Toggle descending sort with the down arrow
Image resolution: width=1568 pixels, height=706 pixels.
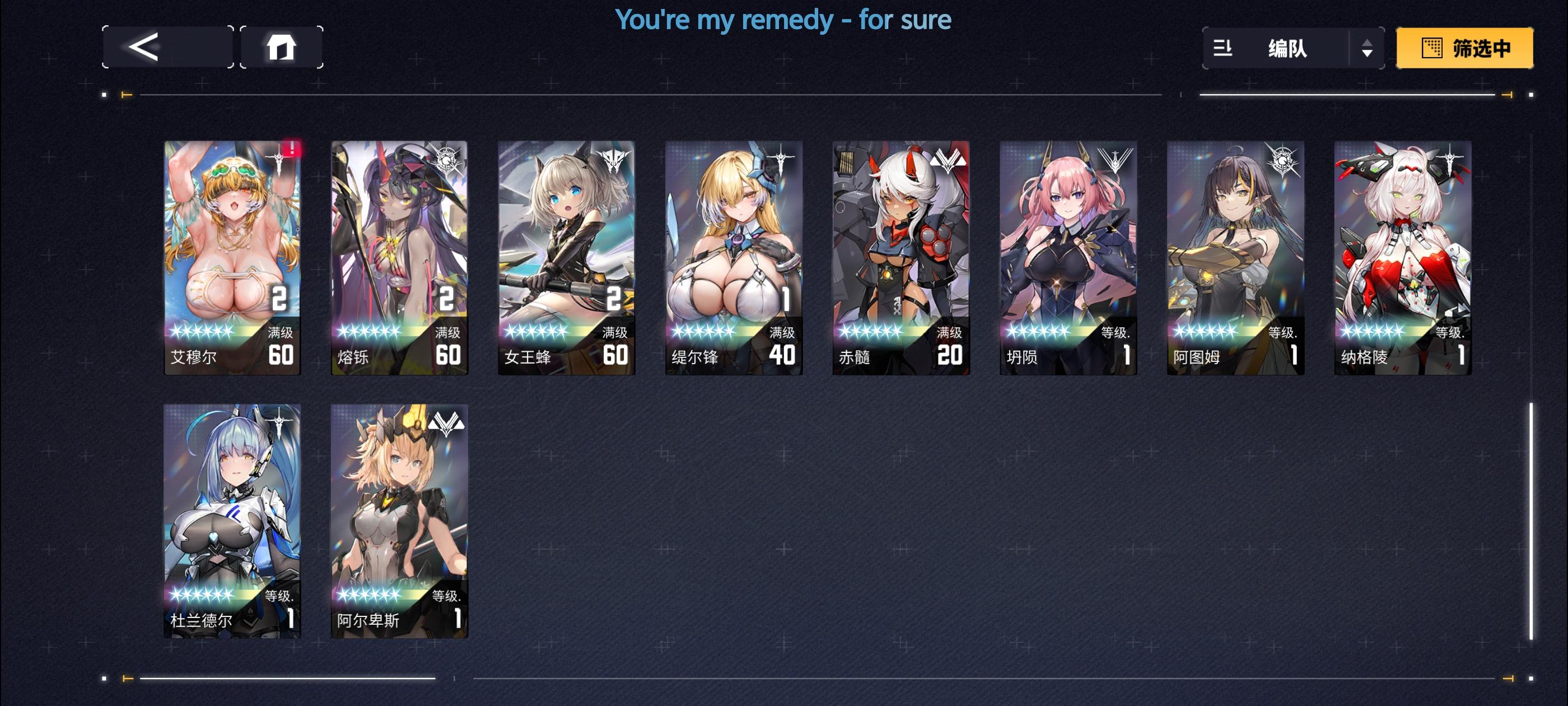[x=1367, y=55]
